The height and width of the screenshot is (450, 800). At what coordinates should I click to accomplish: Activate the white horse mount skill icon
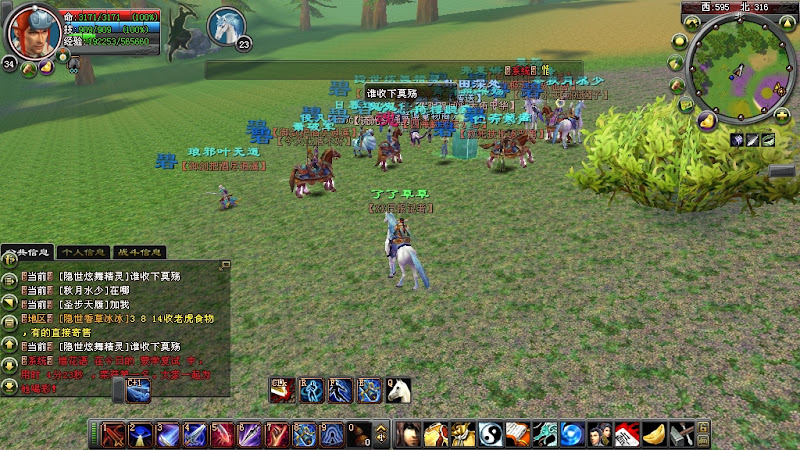coord(398,390)
